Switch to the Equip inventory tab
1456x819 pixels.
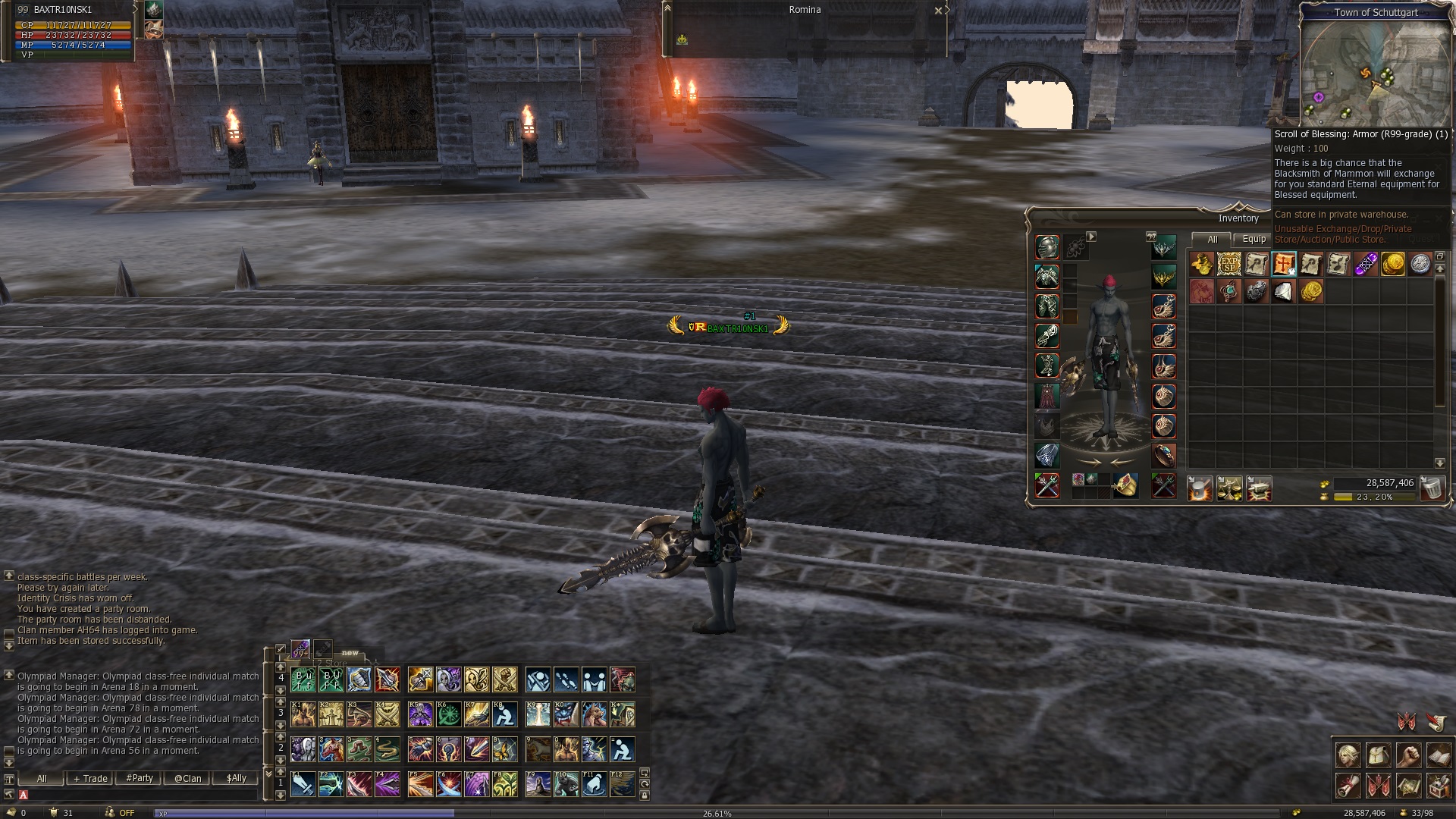pos(1254,239)
